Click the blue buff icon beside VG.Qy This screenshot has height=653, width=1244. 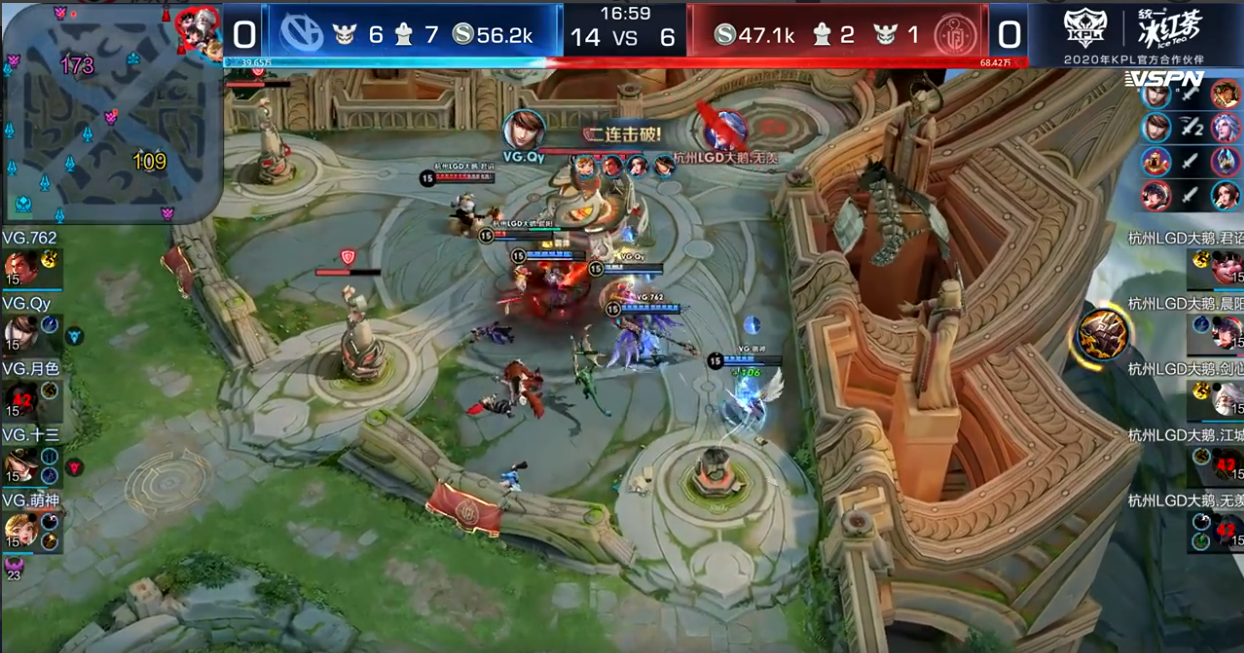click(75, 336)
